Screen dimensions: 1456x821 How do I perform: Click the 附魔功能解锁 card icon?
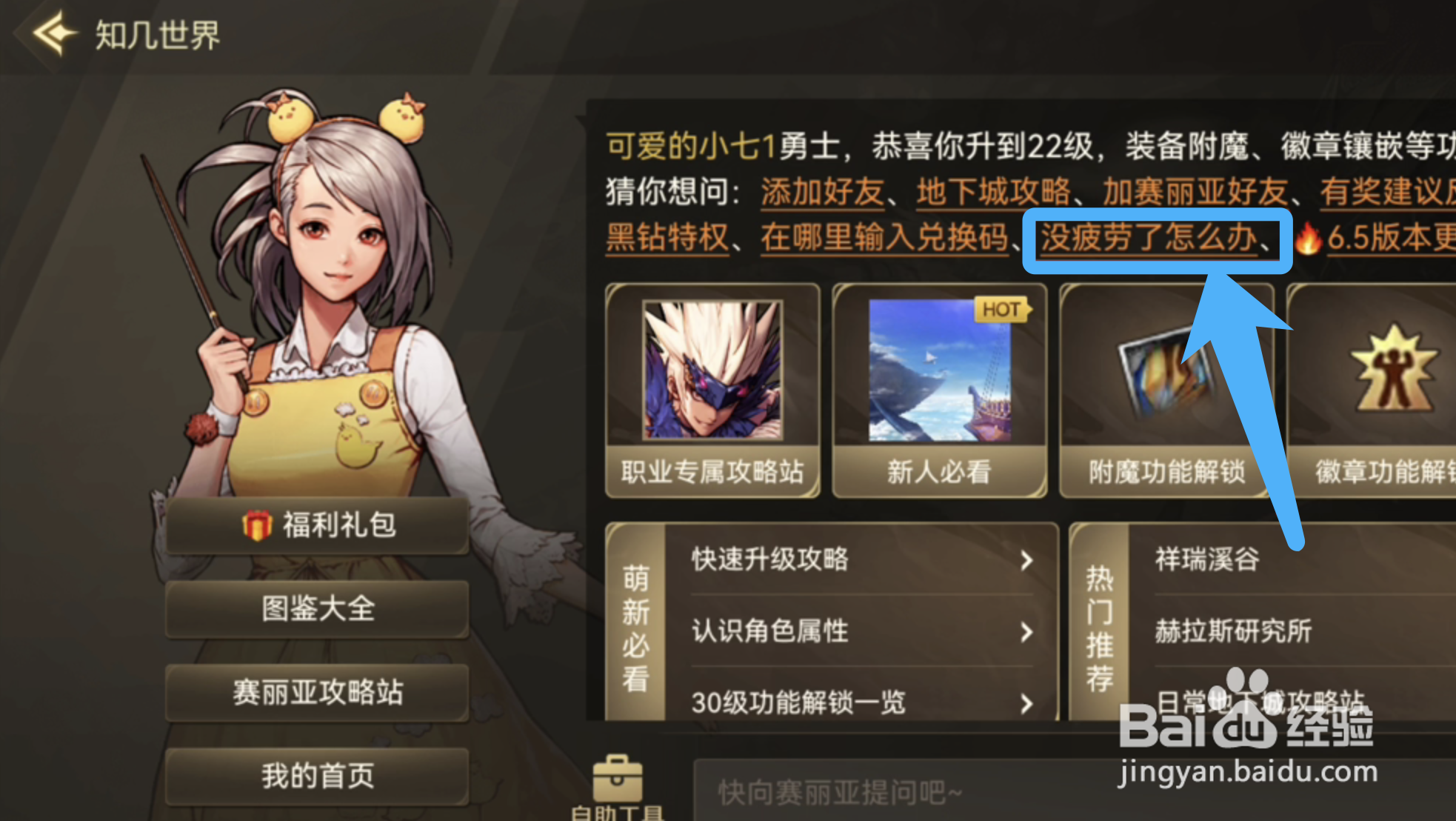point(1164,378)
